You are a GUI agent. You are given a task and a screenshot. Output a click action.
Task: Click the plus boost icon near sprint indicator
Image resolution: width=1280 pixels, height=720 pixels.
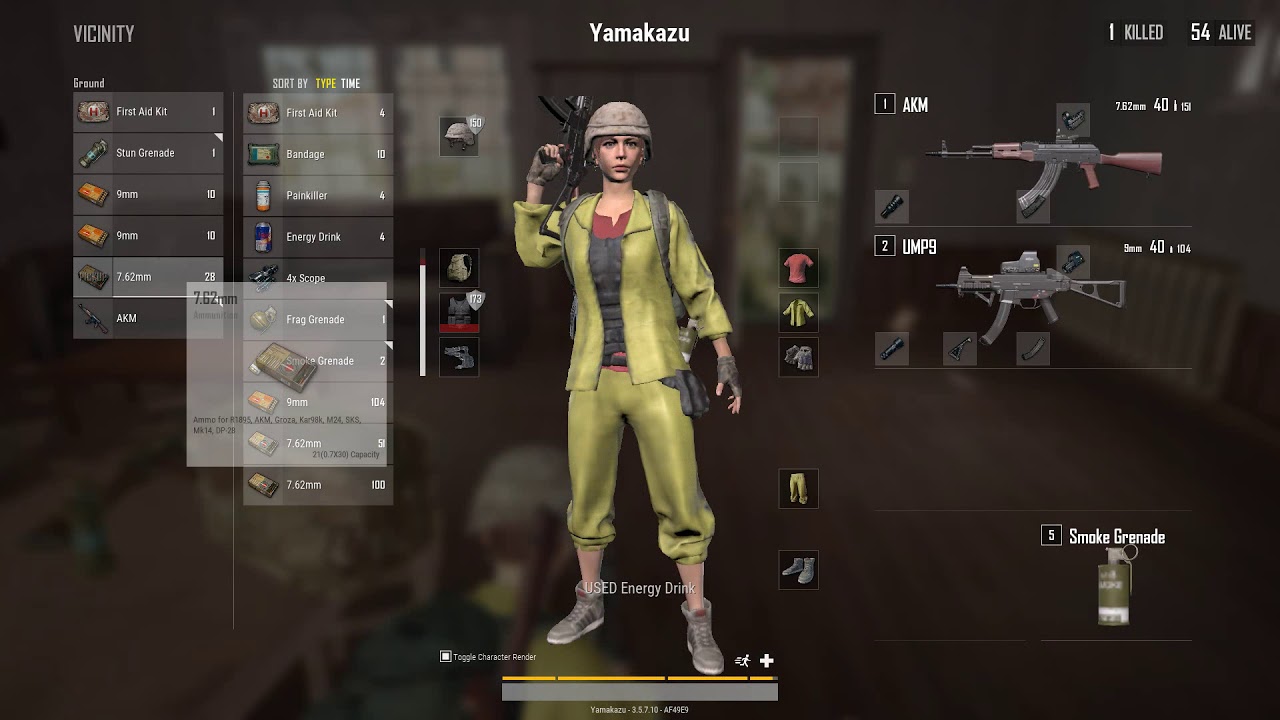click(x=765, y=659)
